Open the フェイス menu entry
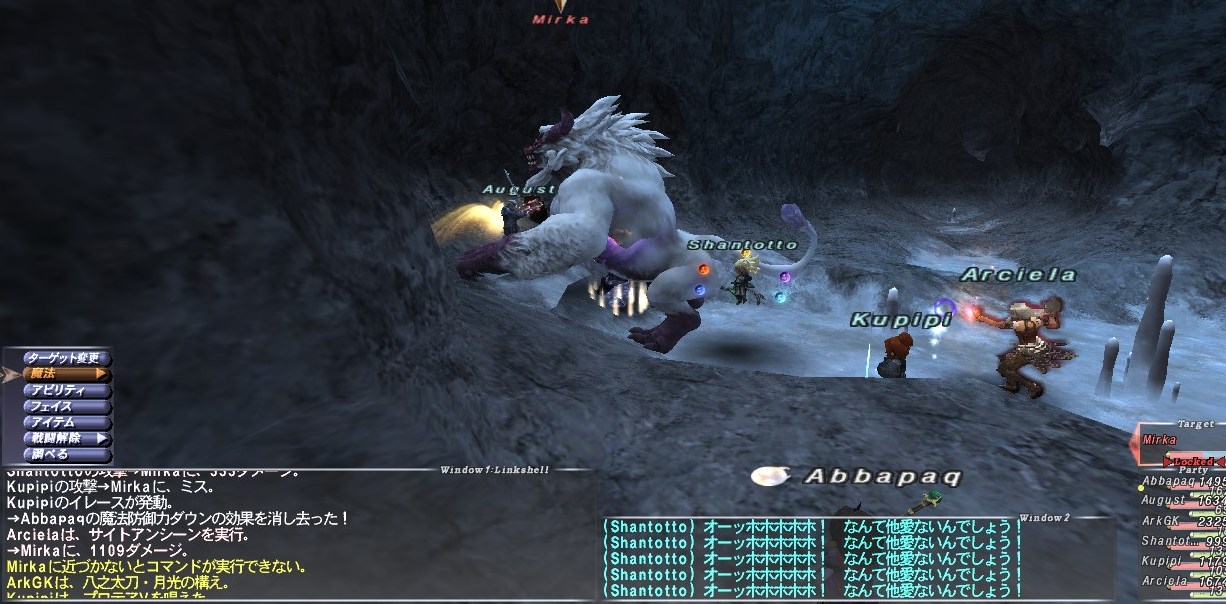Screen dimensions: 1226x604 [63, 406]
